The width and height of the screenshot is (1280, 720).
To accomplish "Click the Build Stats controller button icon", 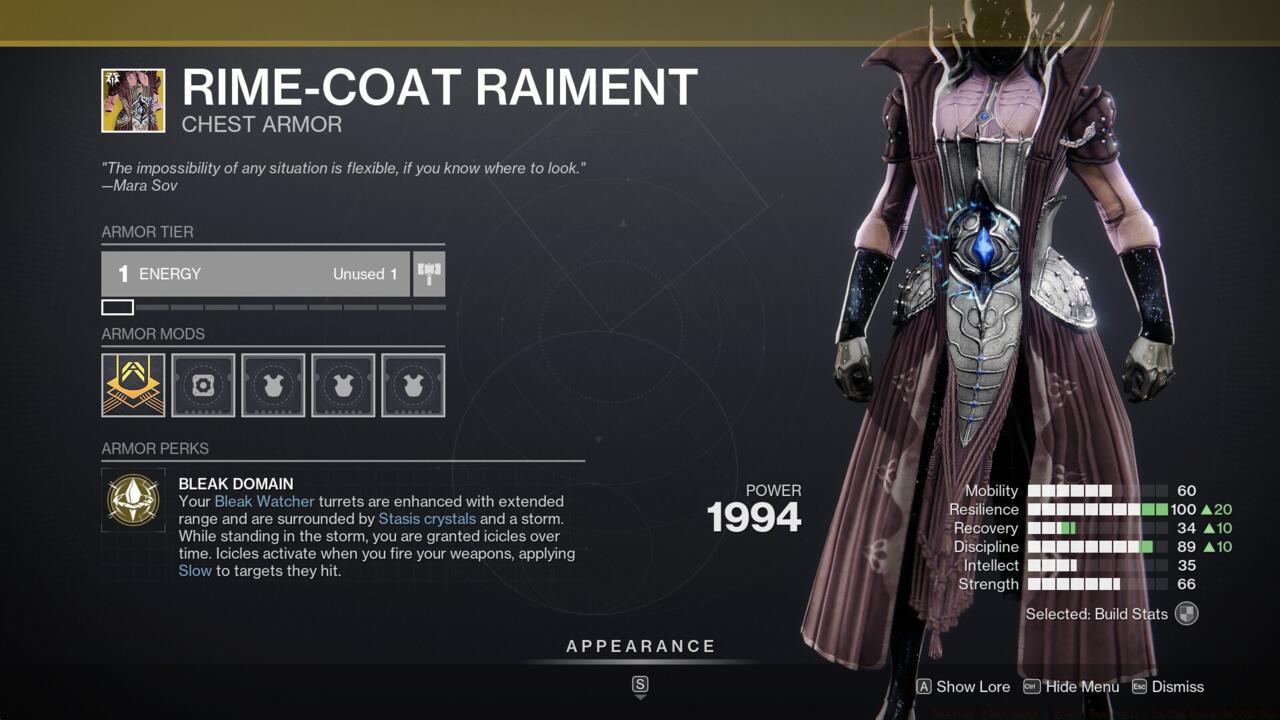I will 1185,613.
